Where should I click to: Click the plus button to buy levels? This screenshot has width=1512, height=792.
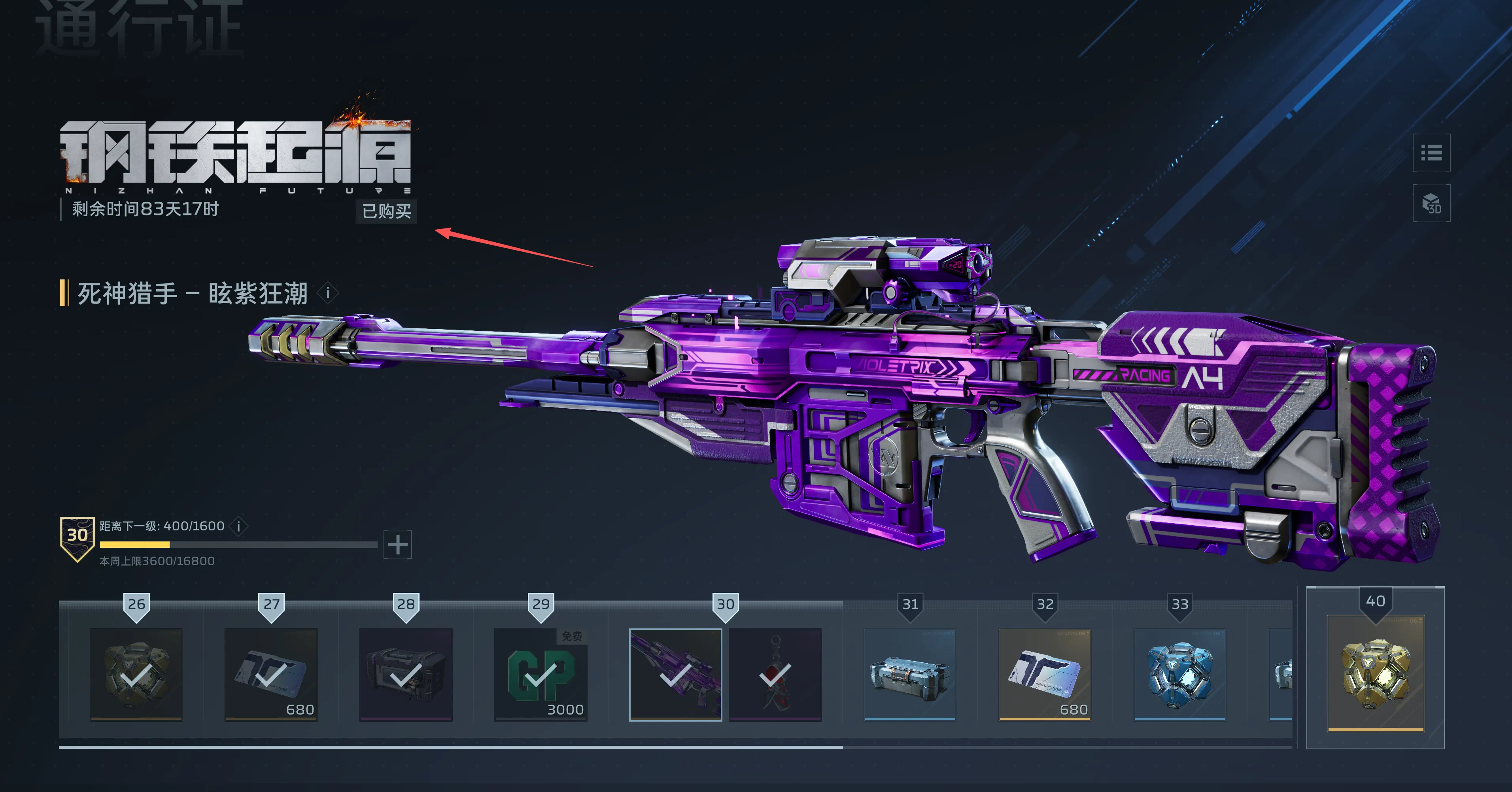coord(397,545)
